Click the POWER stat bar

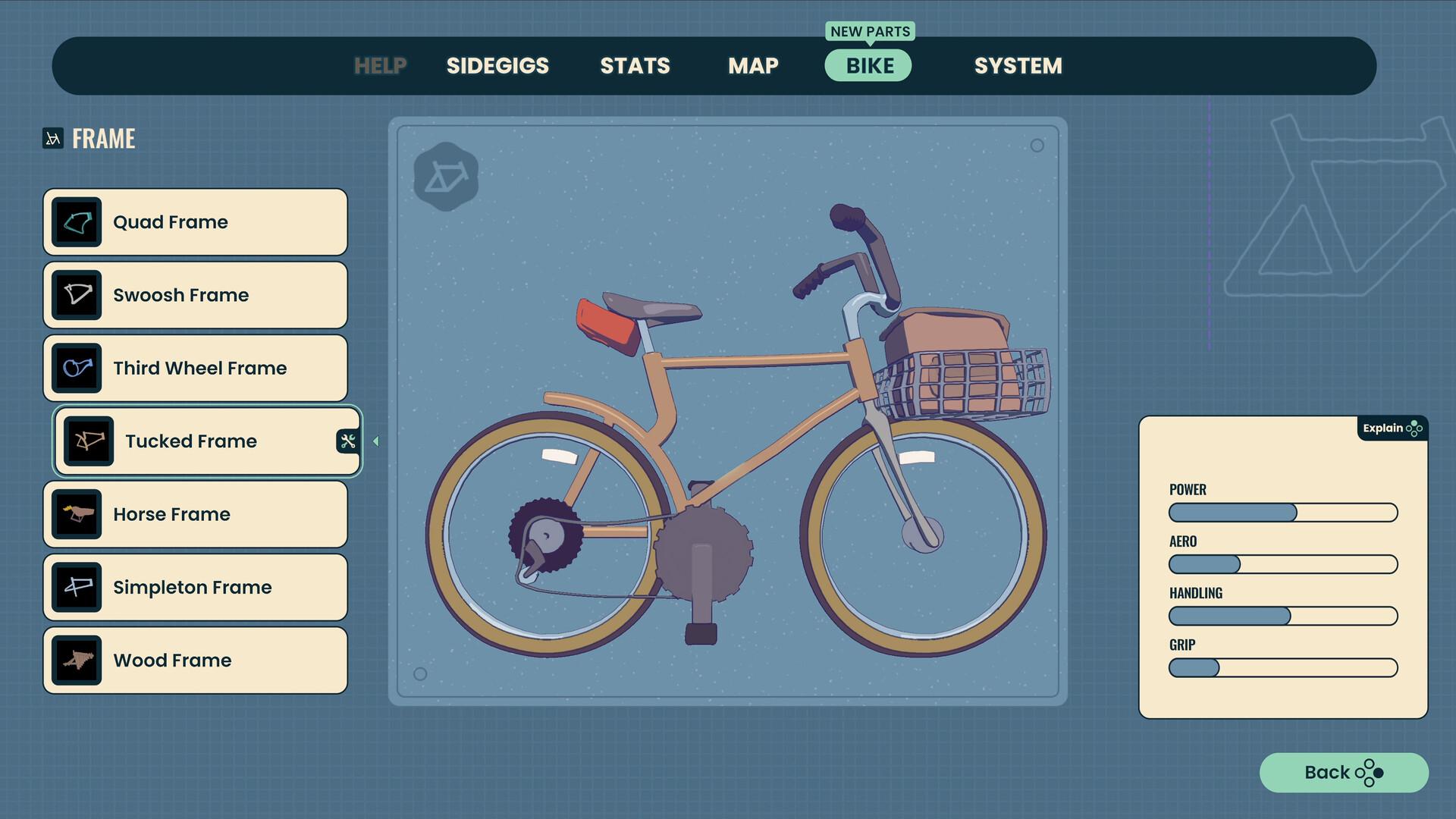point(1283,513)
